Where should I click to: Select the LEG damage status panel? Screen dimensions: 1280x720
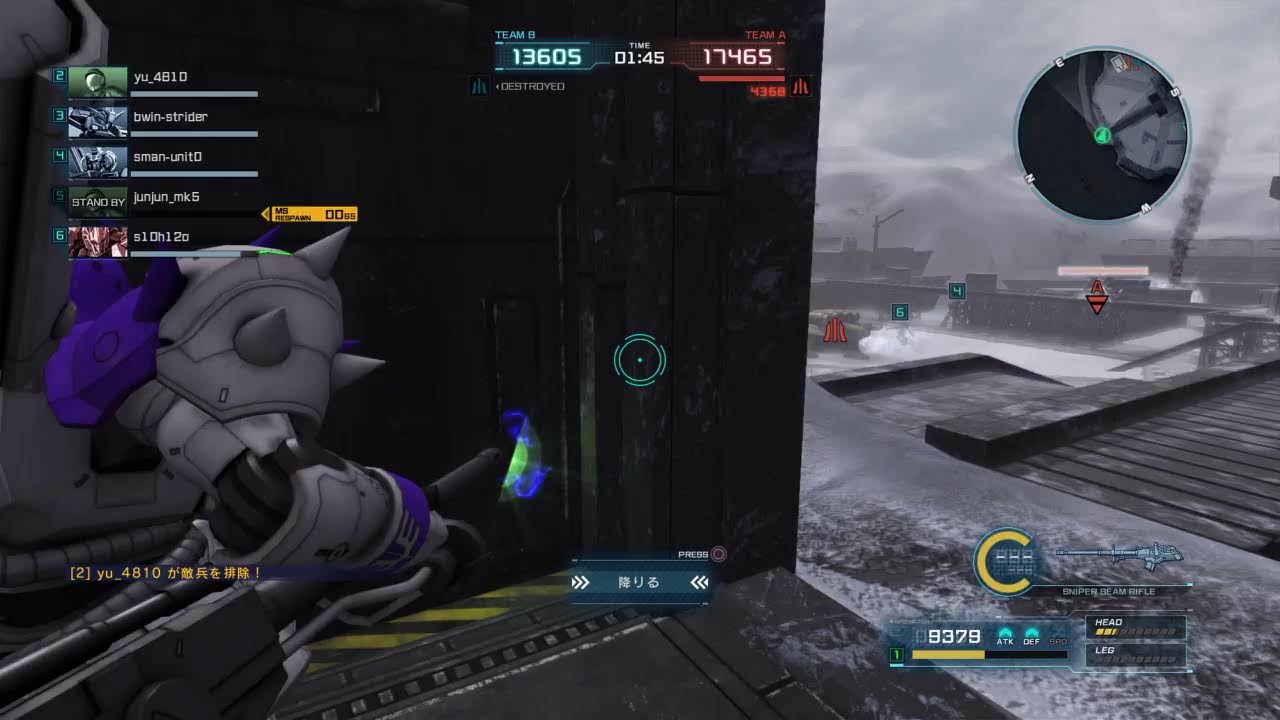pos(1136,655)
